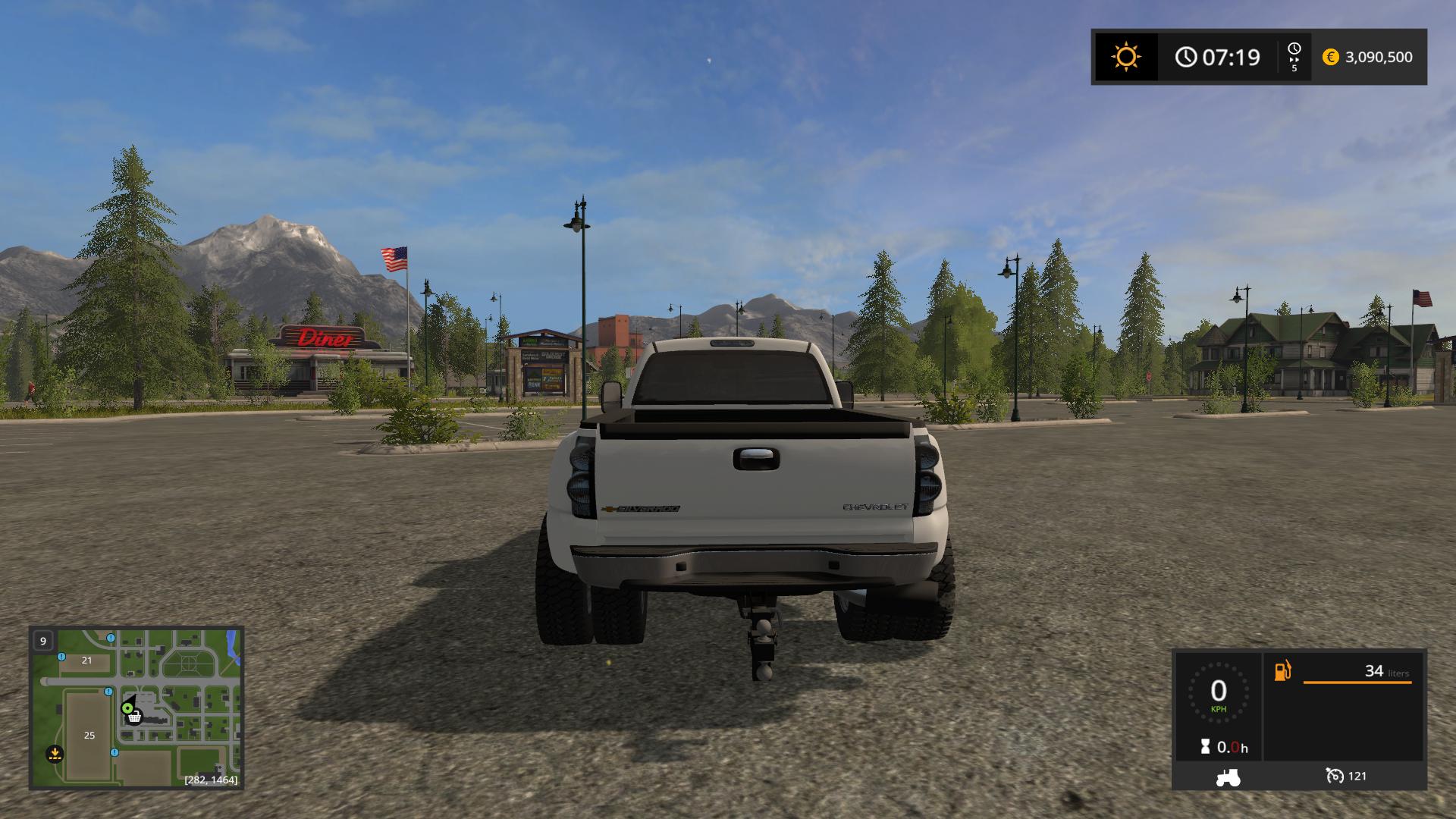Select the tractor vehicle icon
Image resolution: width=1456 pixels, height=819 pixels.
[x=1228, y=777]
